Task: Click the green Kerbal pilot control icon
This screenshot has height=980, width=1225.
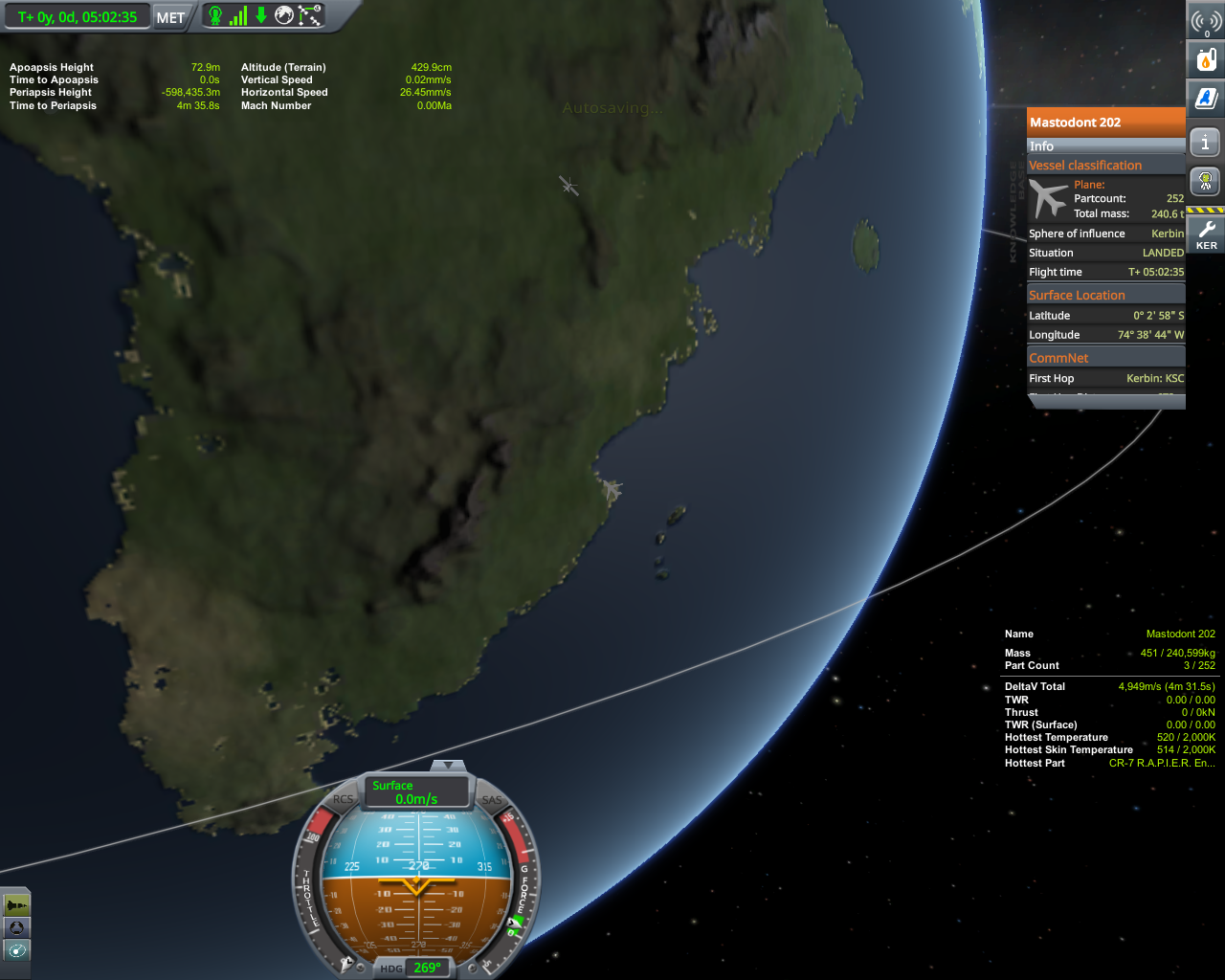Action: [215, 15]
